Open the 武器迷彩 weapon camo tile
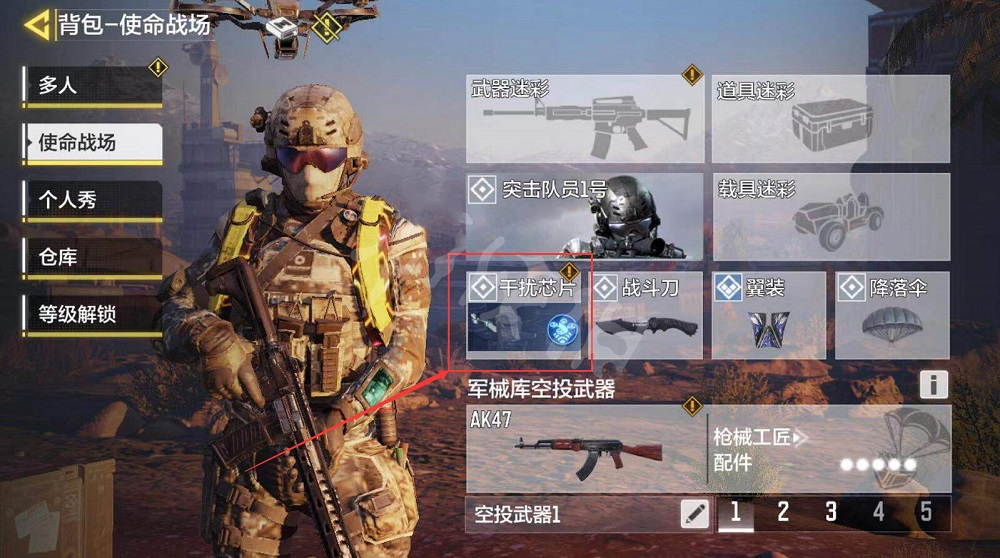Image resolution: width=1000 pixels, height=558 pixels. 585,118
